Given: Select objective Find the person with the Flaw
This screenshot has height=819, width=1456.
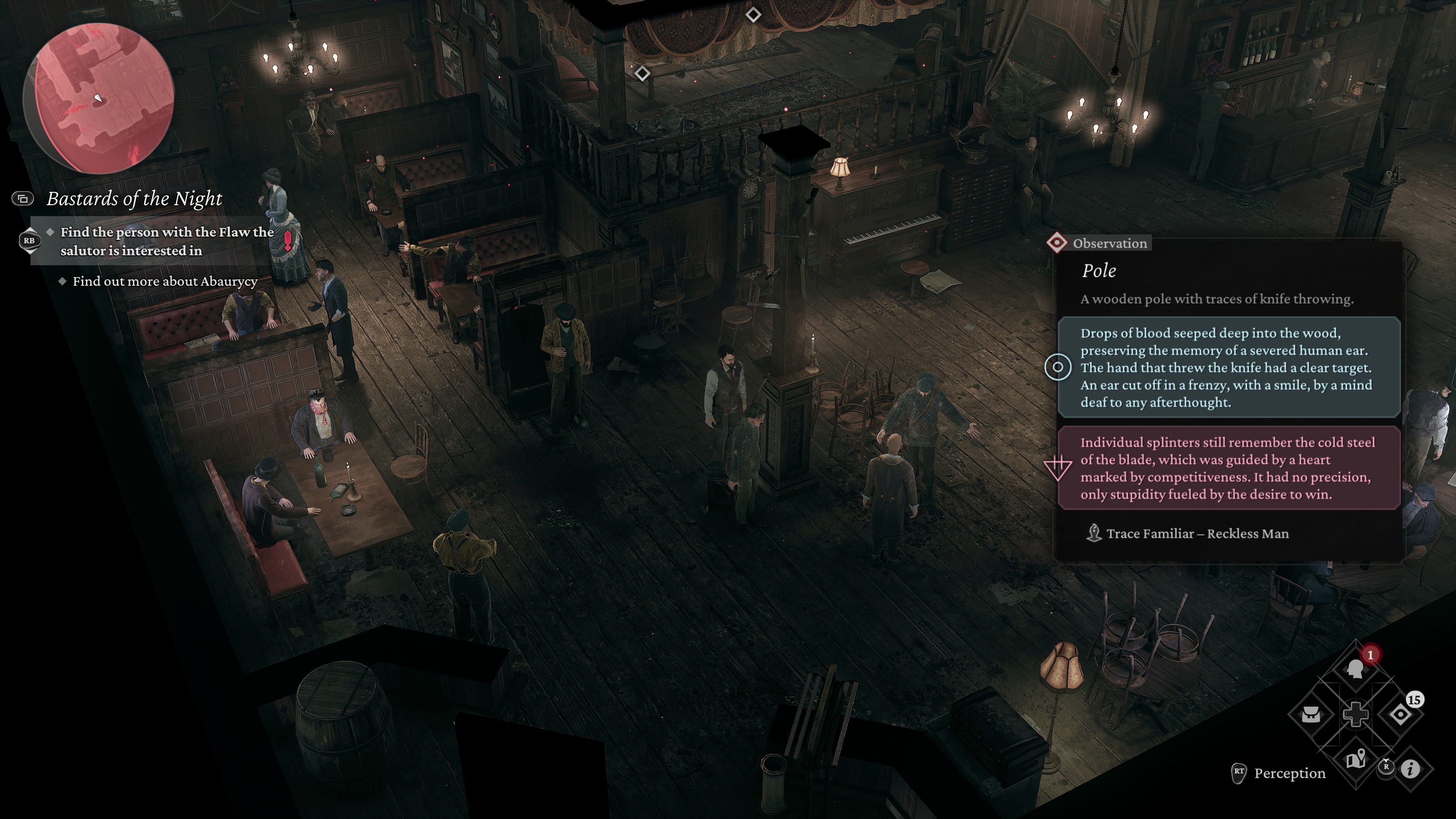Looking at the screenshot, I should tap(167, 241).
